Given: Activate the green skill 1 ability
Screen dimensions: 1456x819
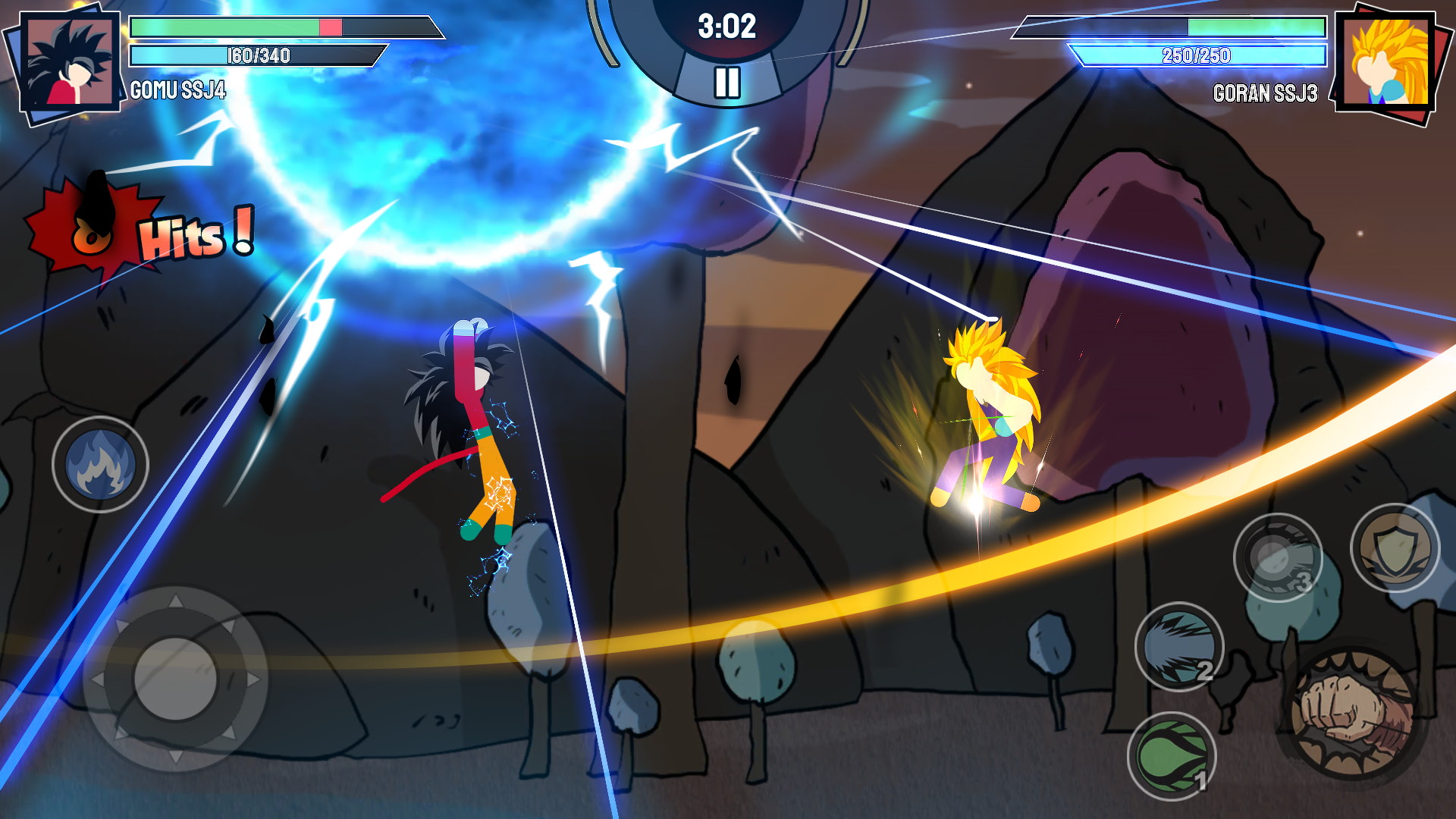Looking at the screenshot, I should 1172,756.
